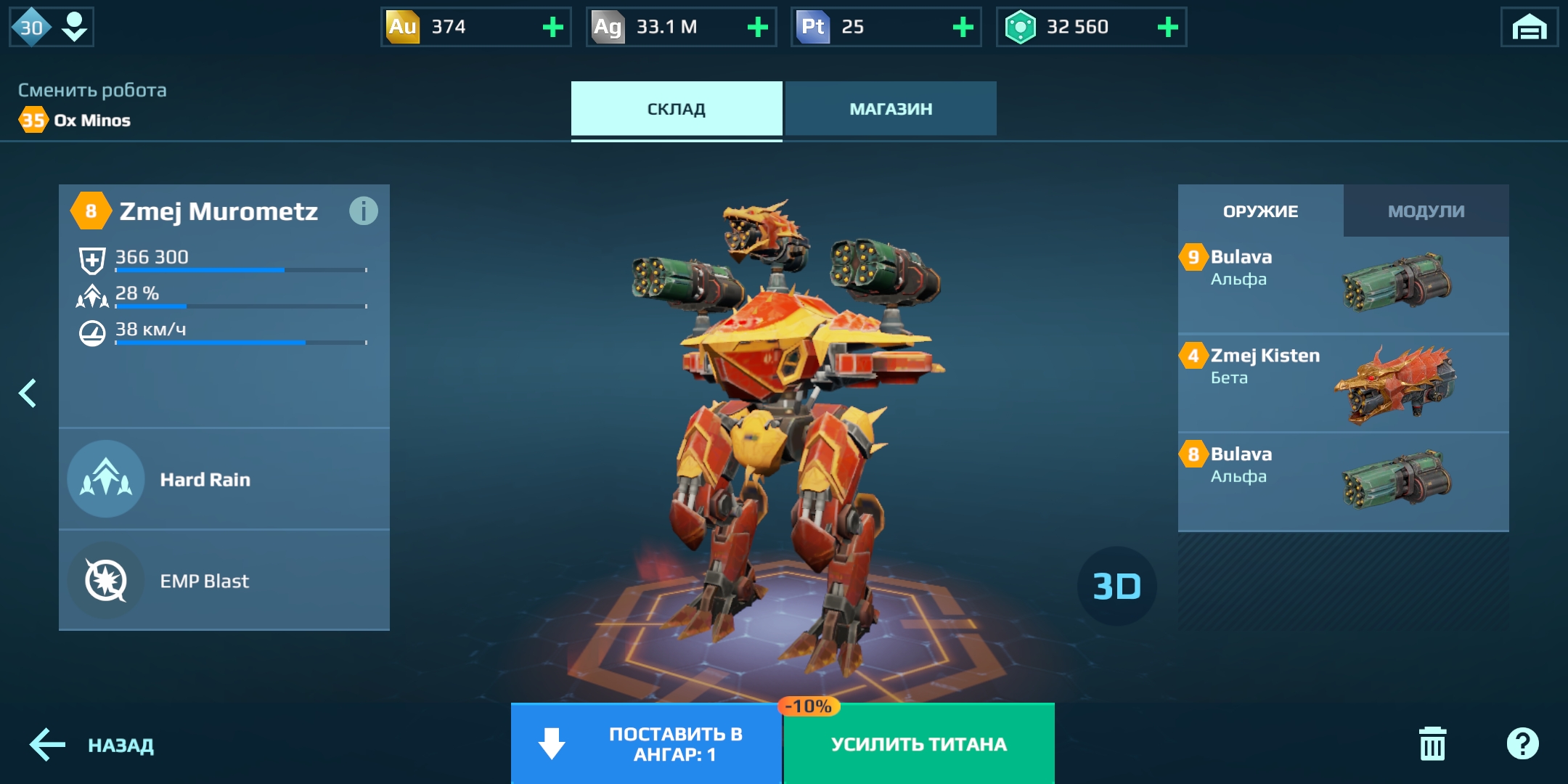Open the question mark help

click(1522, 744)
